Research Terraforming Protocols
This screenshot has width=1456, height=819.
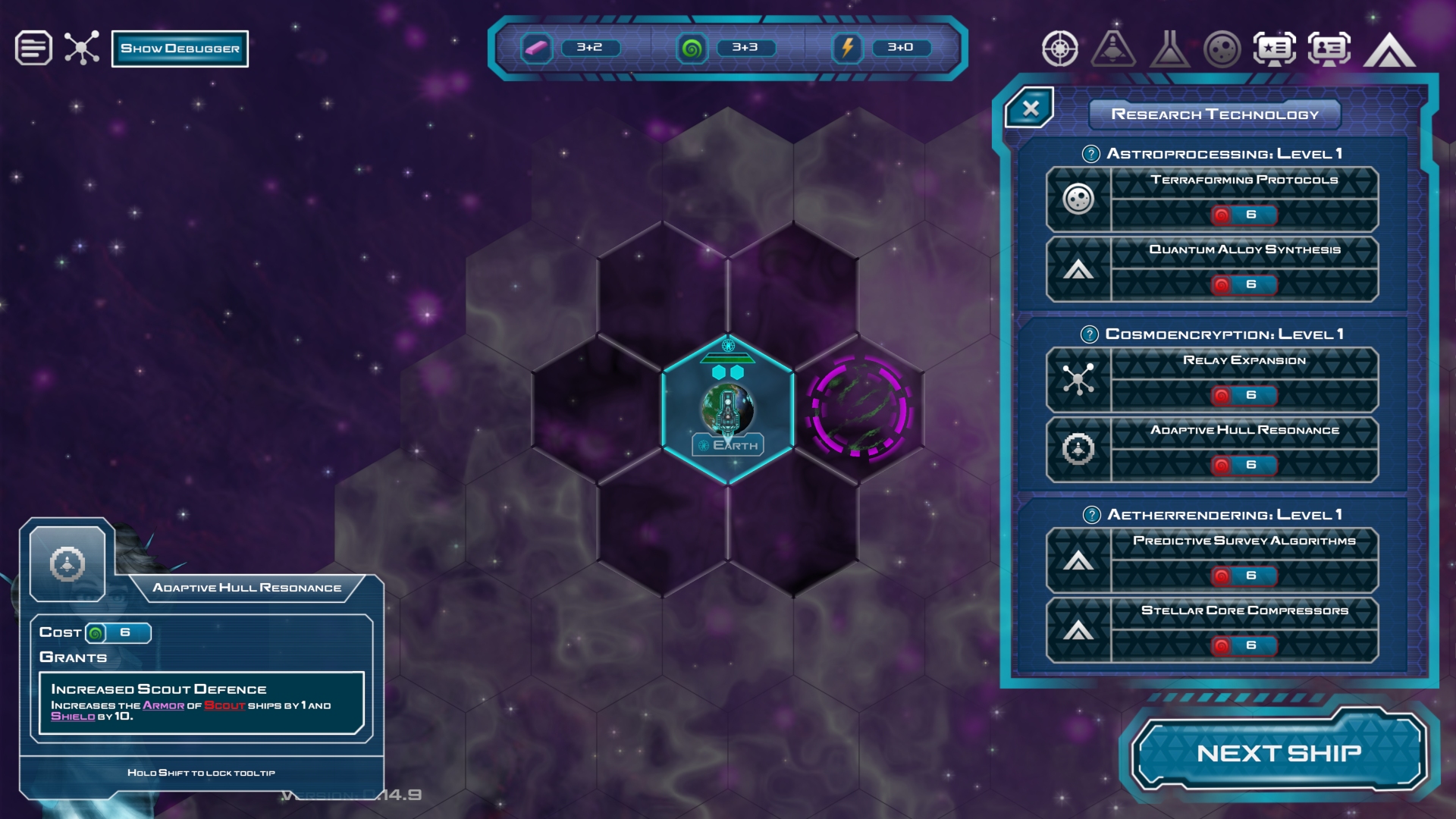pyautogui.click(x=1212, y=199)
